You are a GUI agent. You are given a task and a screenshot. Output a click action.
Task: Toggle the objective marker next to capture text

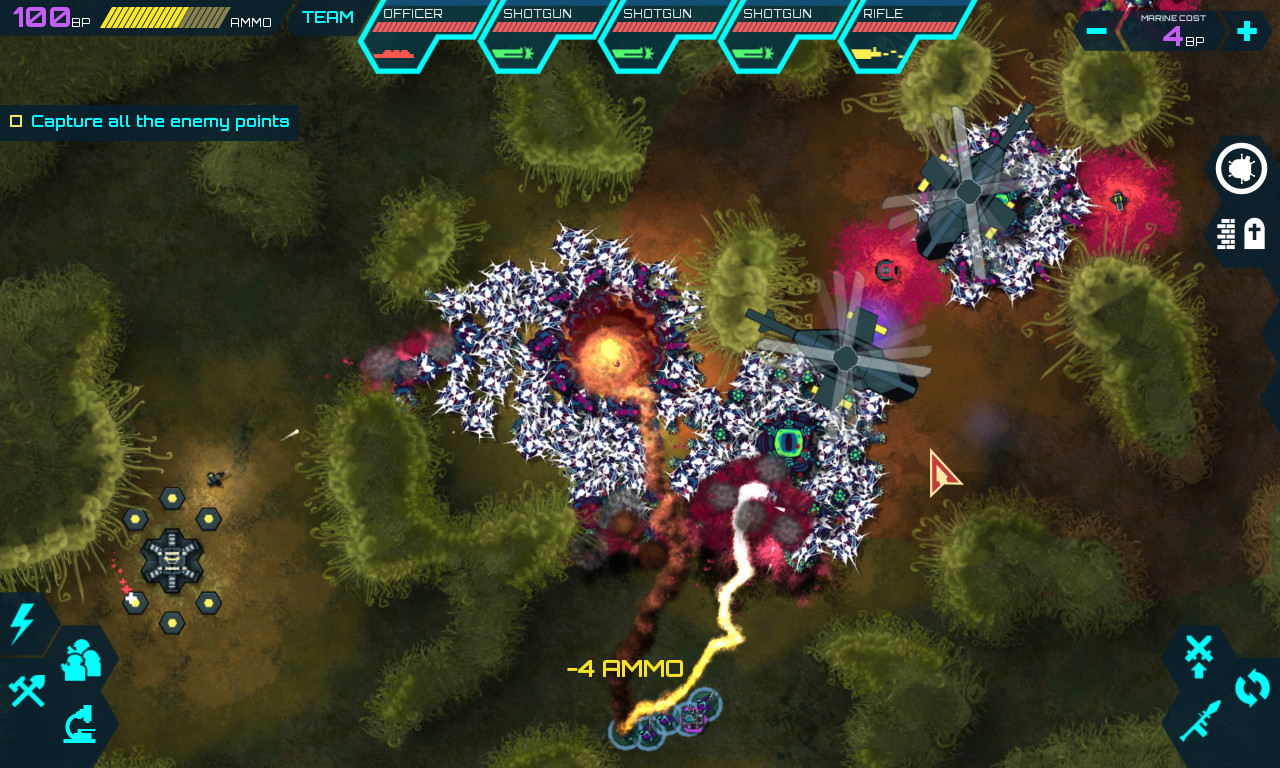click(x=16, y=121)
